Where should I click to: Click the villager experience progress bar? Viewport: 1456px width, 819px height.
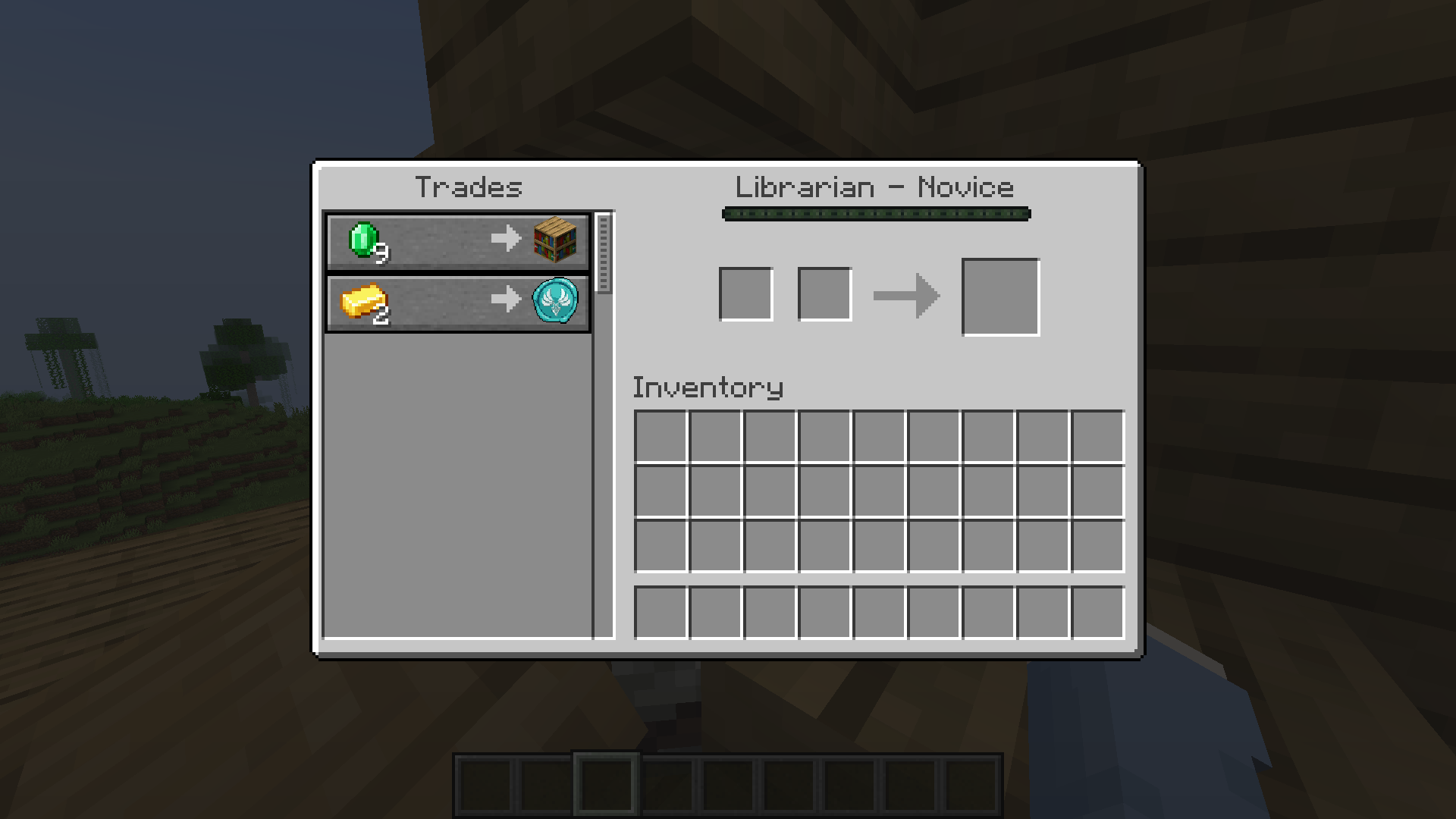(875, 214)
